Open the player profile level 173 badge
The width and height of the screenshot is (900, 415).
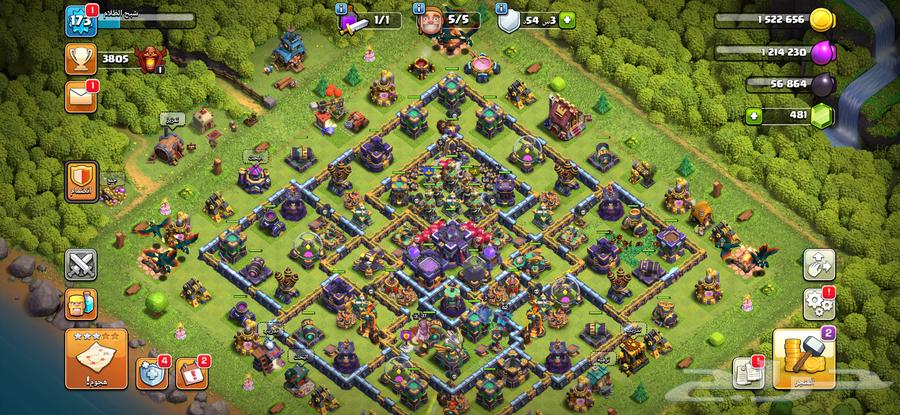78,20
